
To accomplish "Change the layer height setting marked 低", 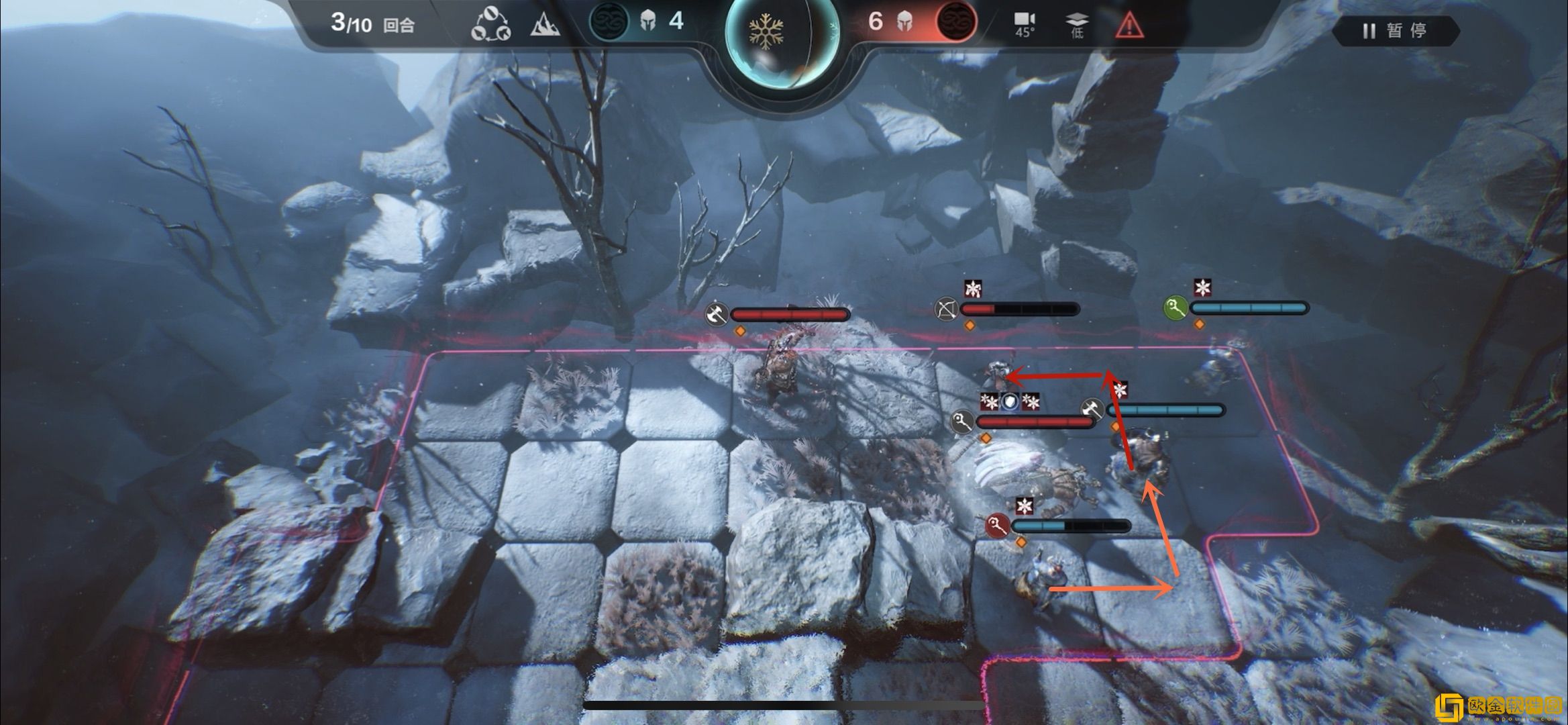I will [1076, 25].
